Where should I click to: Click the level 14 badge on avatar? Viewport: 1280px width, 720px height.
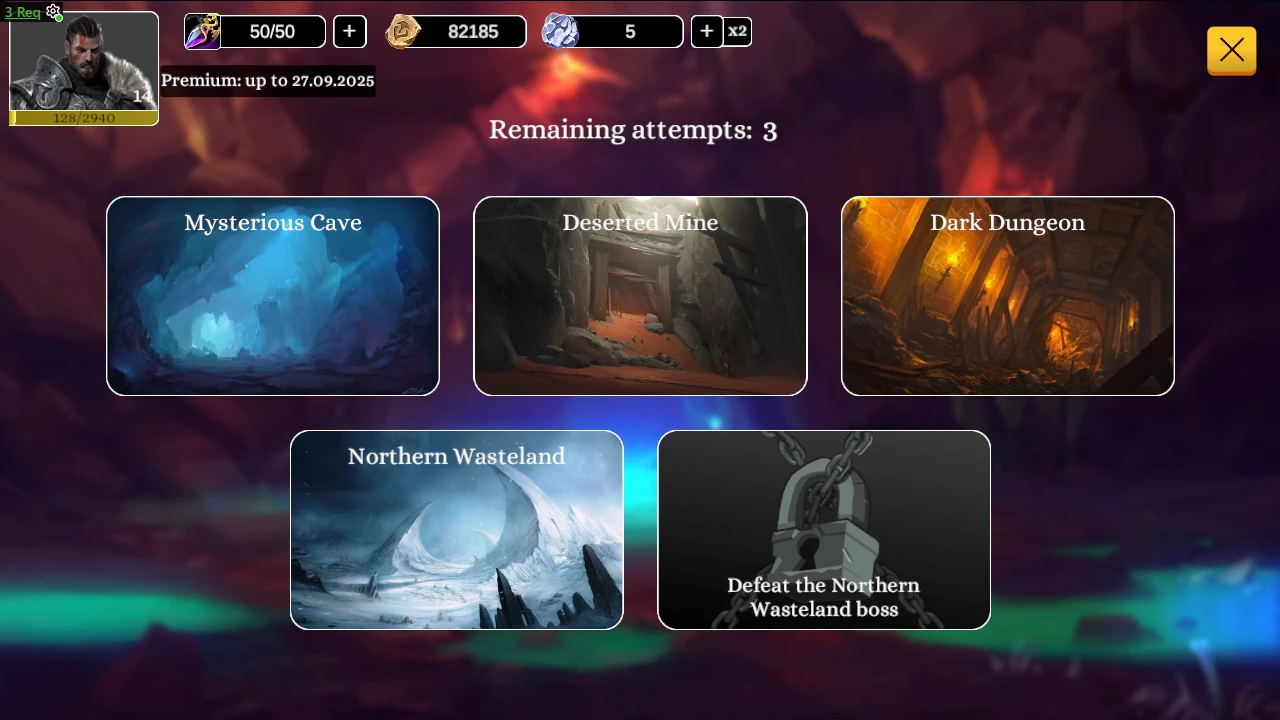point(141,97)
